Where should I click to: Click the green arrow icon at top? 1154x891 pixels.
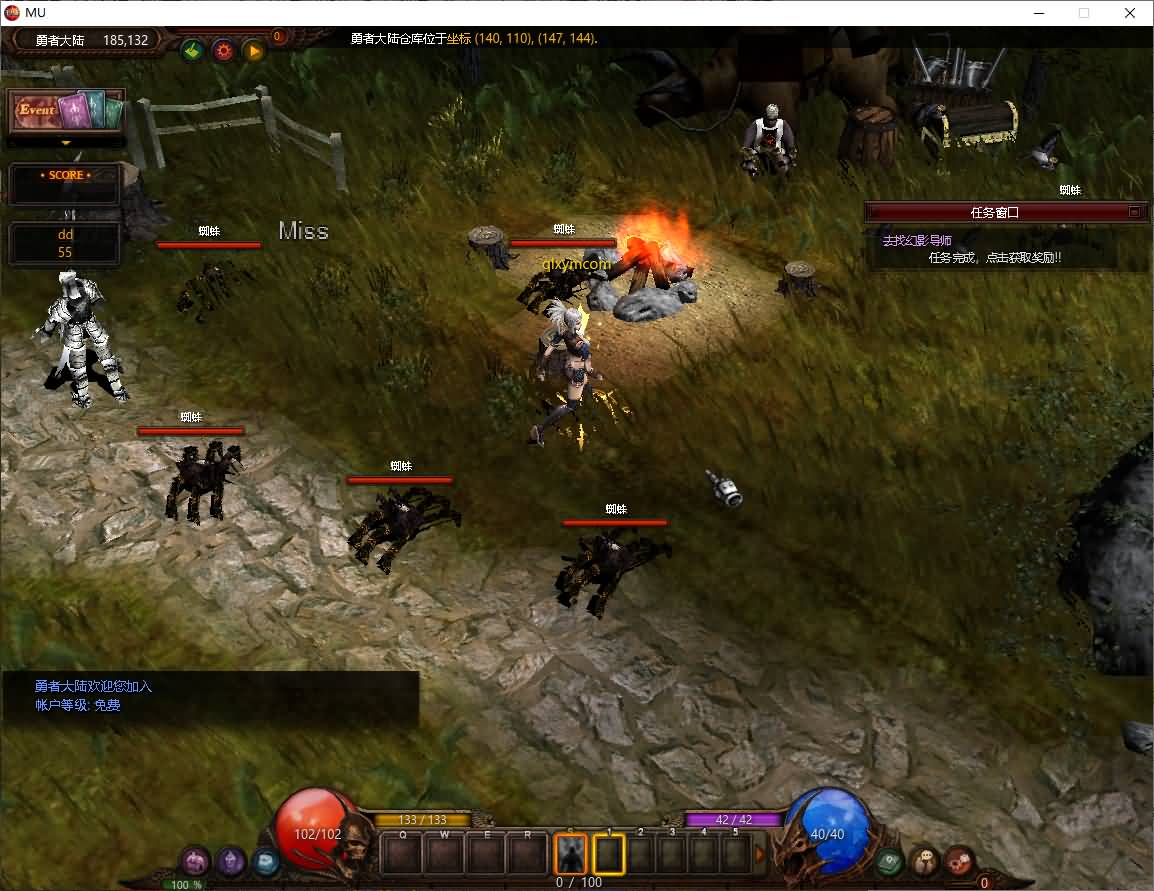(193, 49)
